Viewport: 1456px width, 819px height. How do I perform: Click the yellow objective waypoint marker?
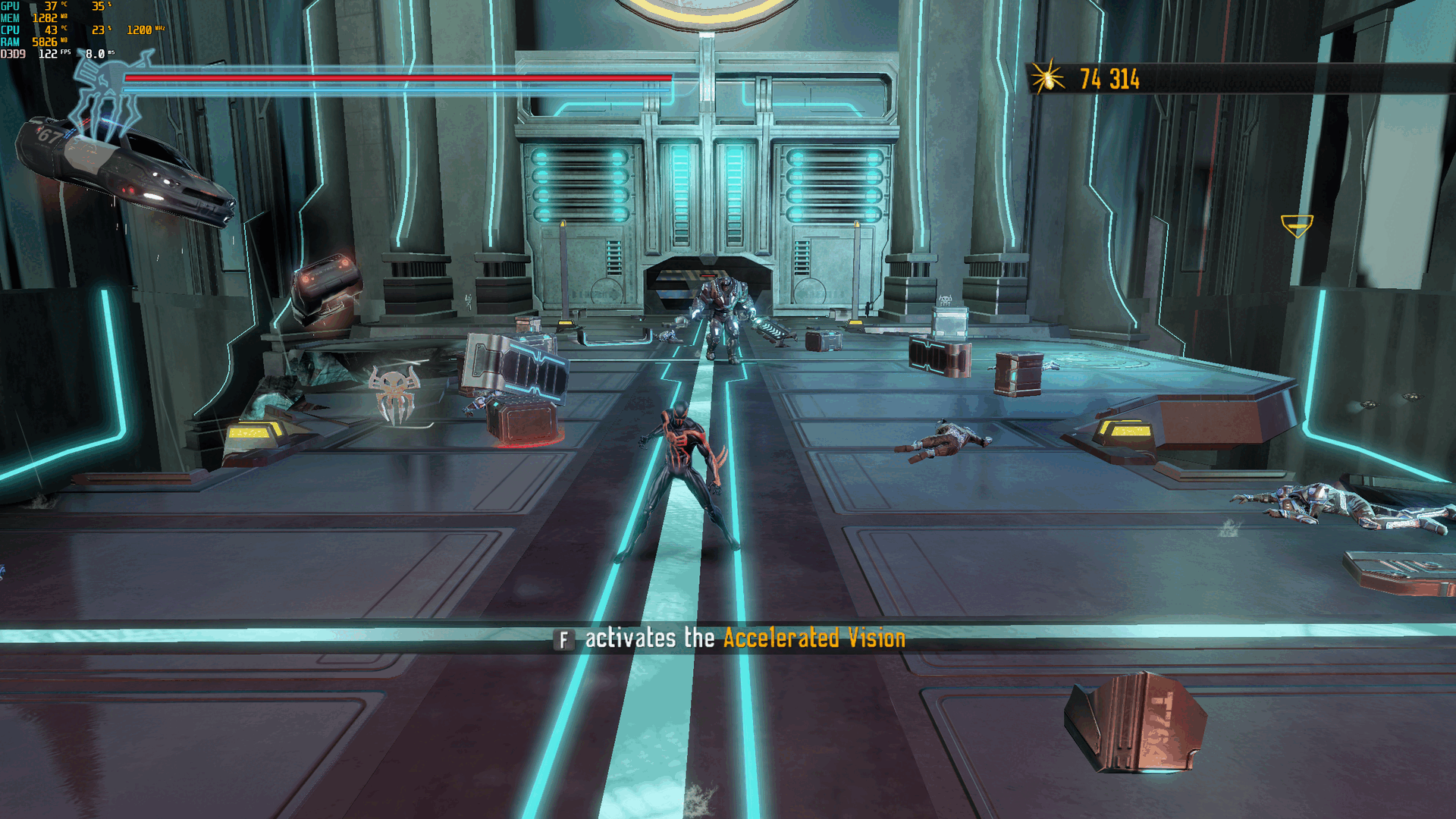pyautogui.click(x=1296, y=225)
